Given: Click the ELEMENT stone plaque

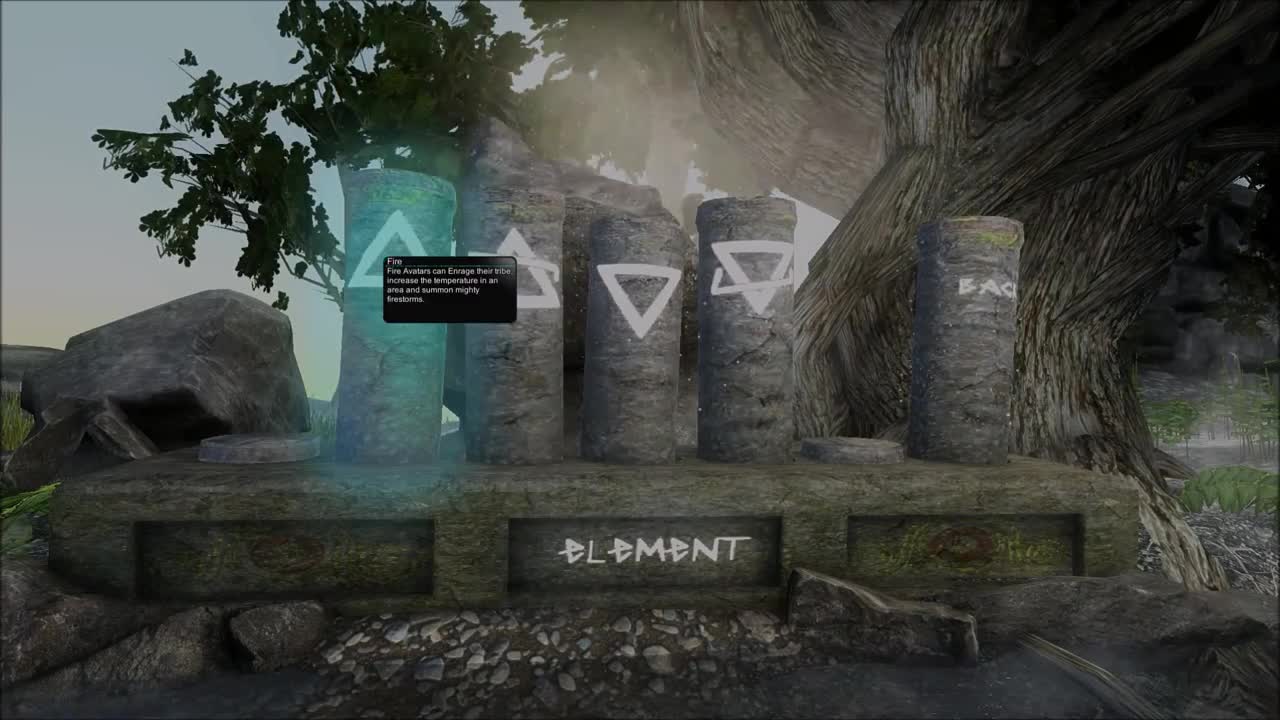Looking at the screenshot, I should tap(655, 547).
